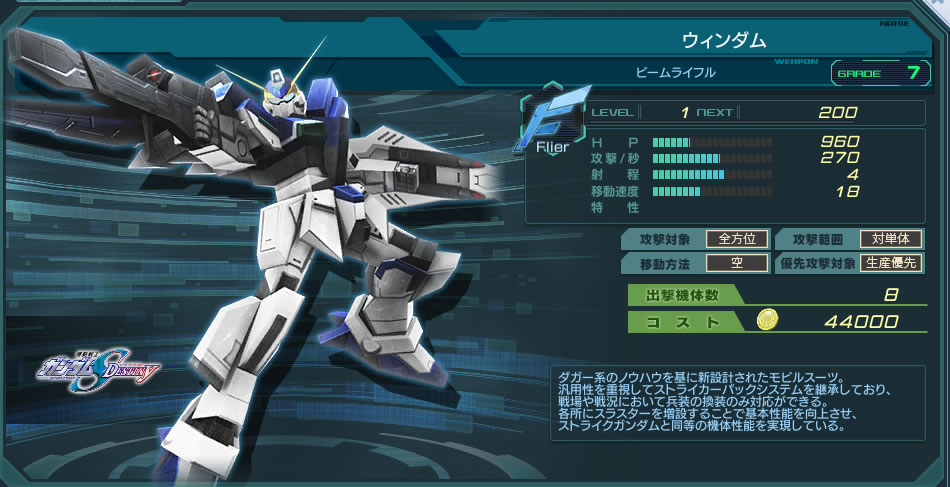Select the 全方位 attack target tag

tap(737, 239)
